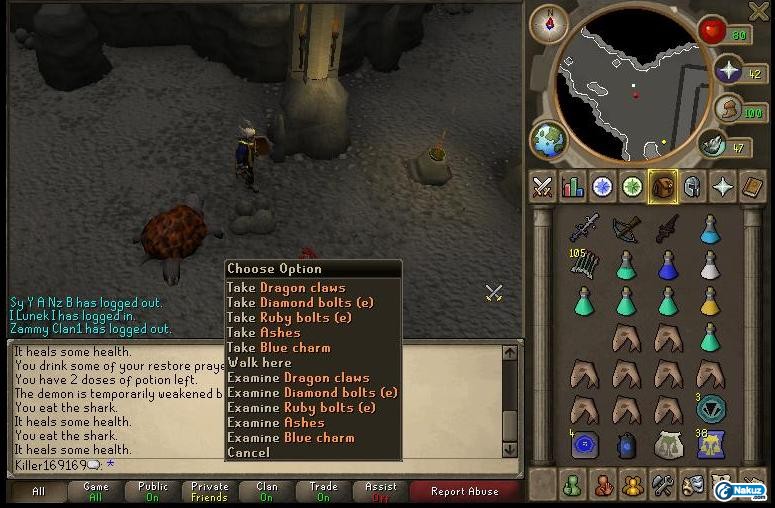
Task: Switch to the All chat tab
Action: [x=38, y=491]
